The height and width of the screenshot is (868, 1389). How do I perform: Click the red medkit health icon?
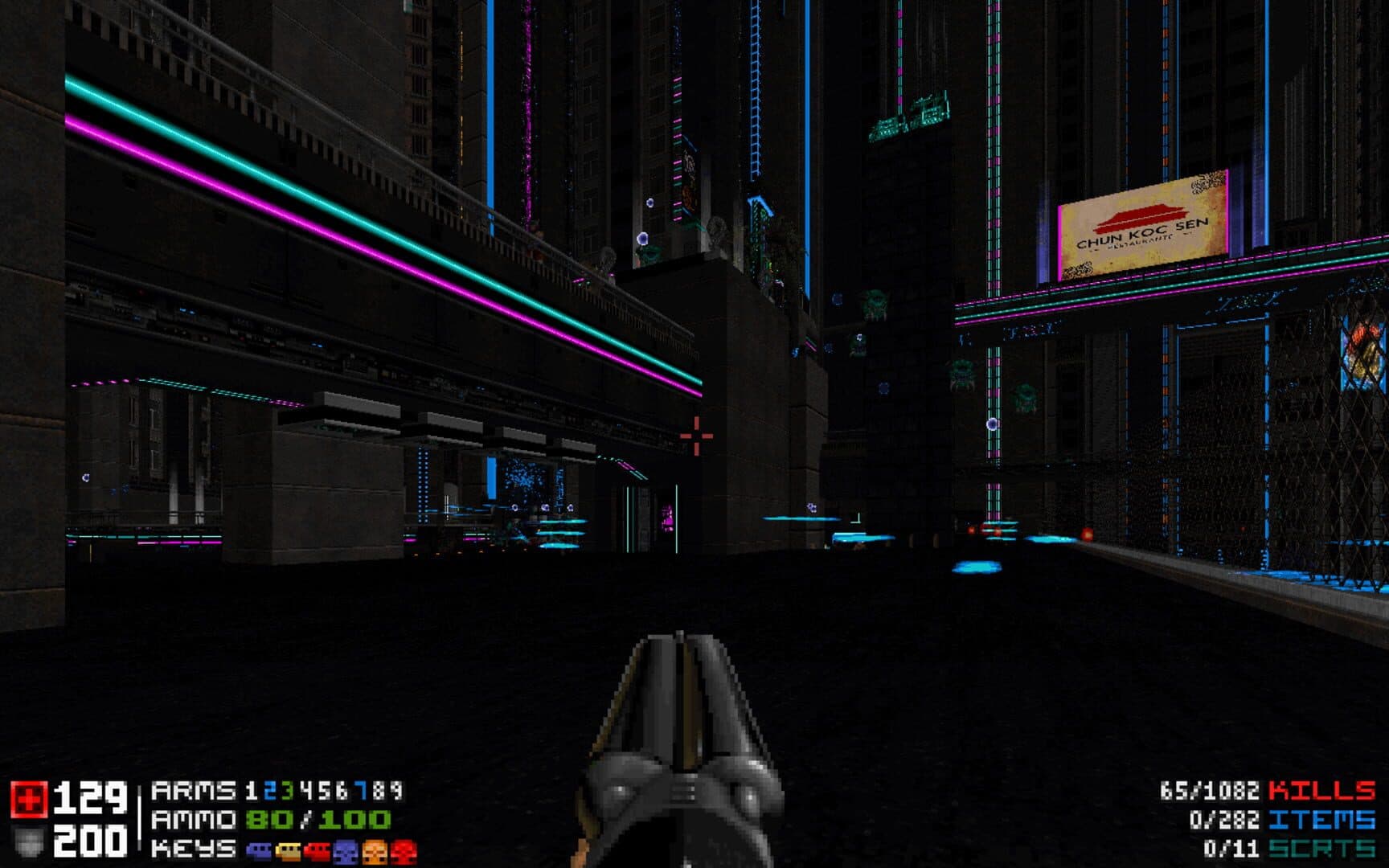click(29, 799)
